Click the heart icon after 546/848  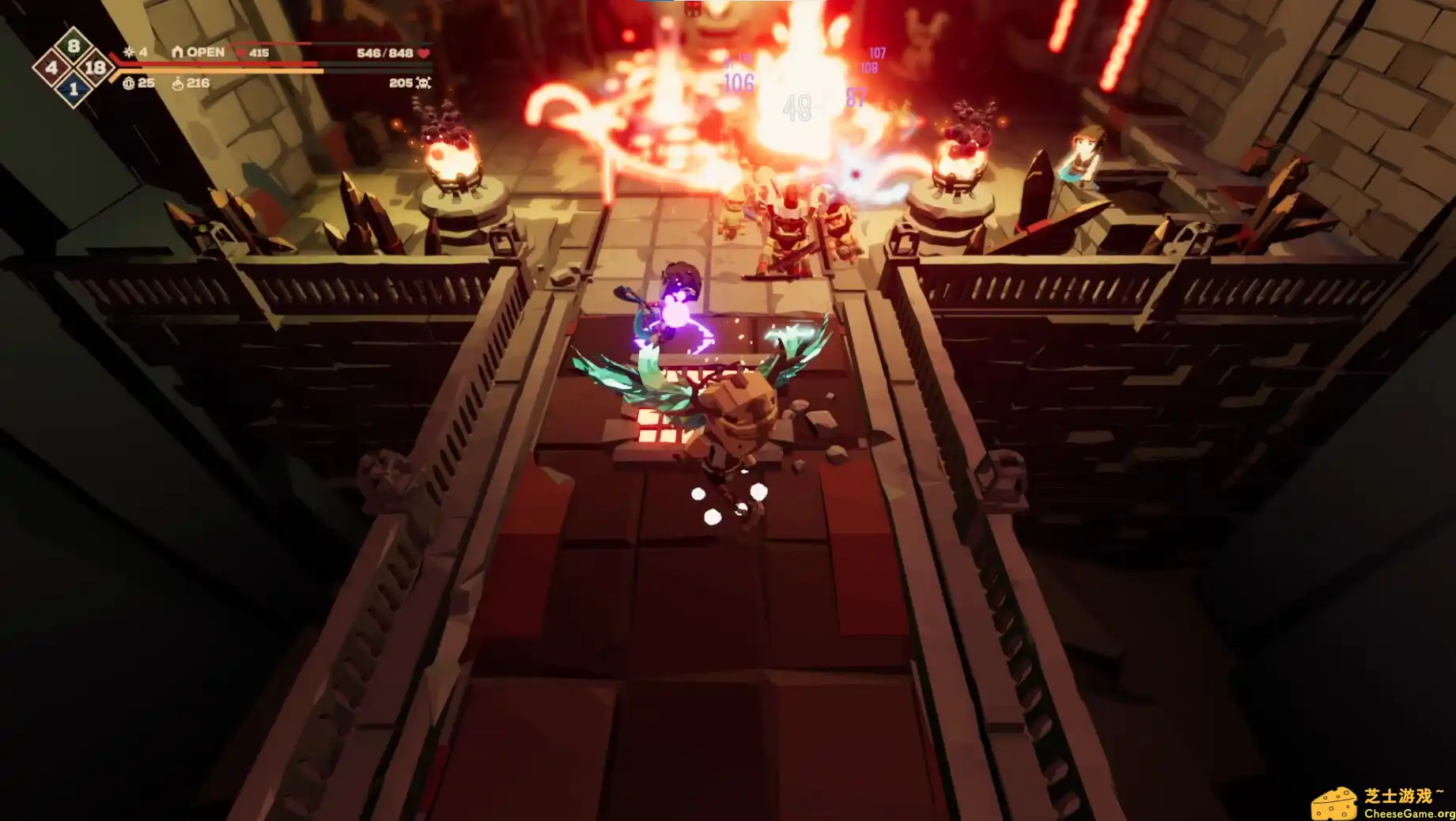425,52
